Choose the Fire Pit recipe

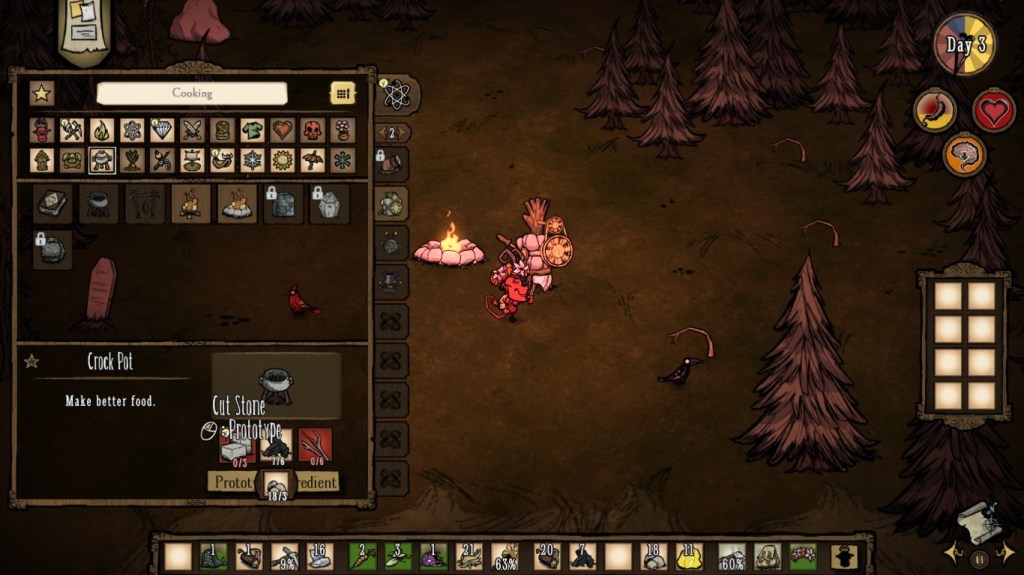point(237,203)
